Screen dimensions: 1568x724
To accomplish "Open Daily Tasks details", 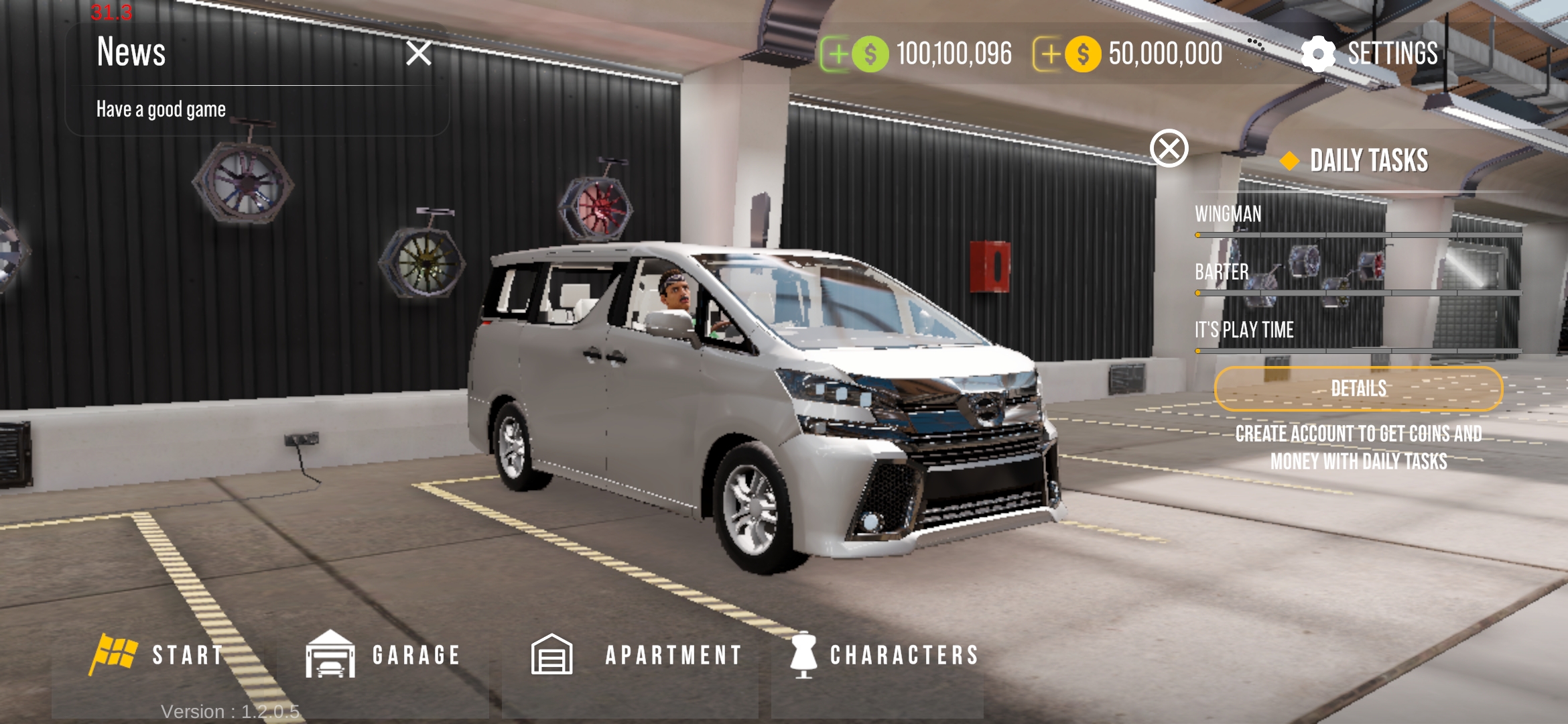I will tap(1358, 388).
